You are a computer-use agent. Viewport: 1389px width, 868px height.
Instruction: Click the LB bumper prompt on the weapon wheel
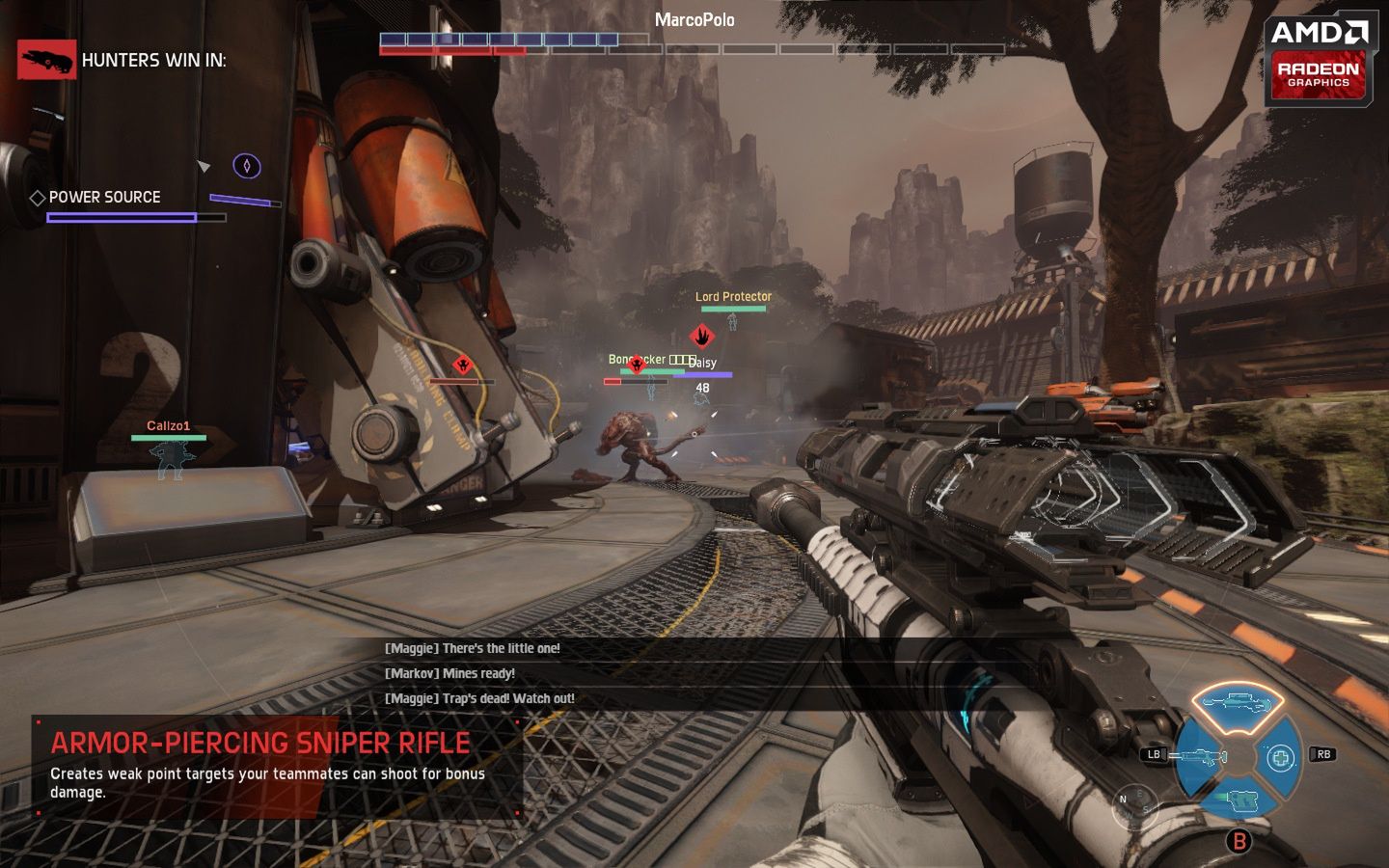click(1154, 754)
